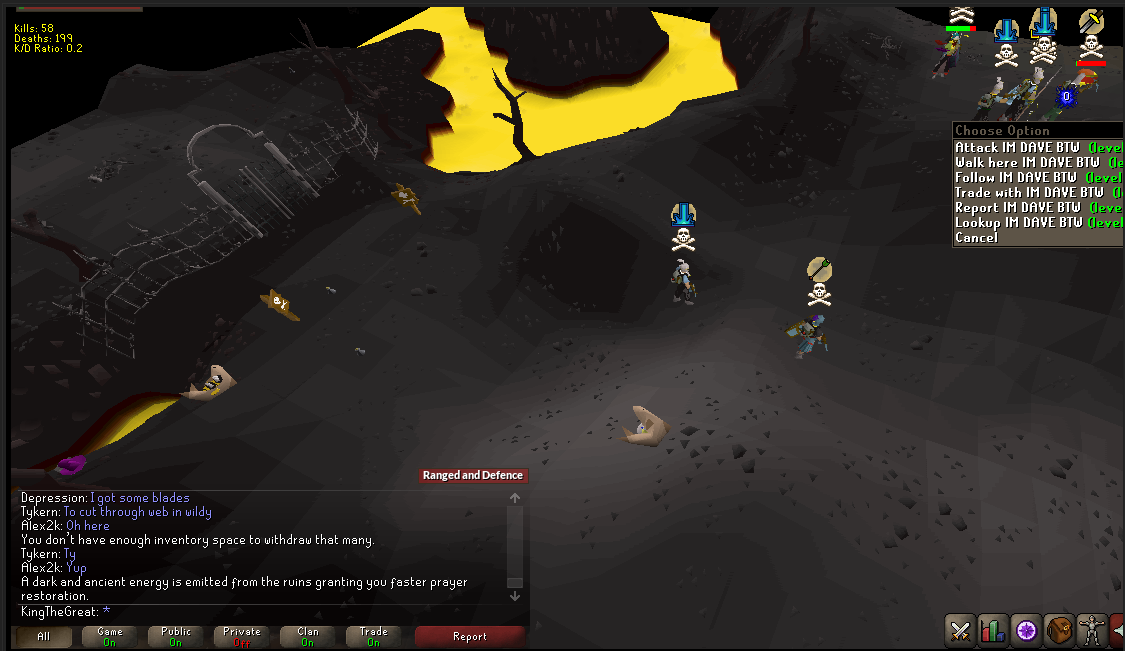Viewport: 1125px width, 651px height.
Task: Click the red Report button
Action: tap(469, 636)
